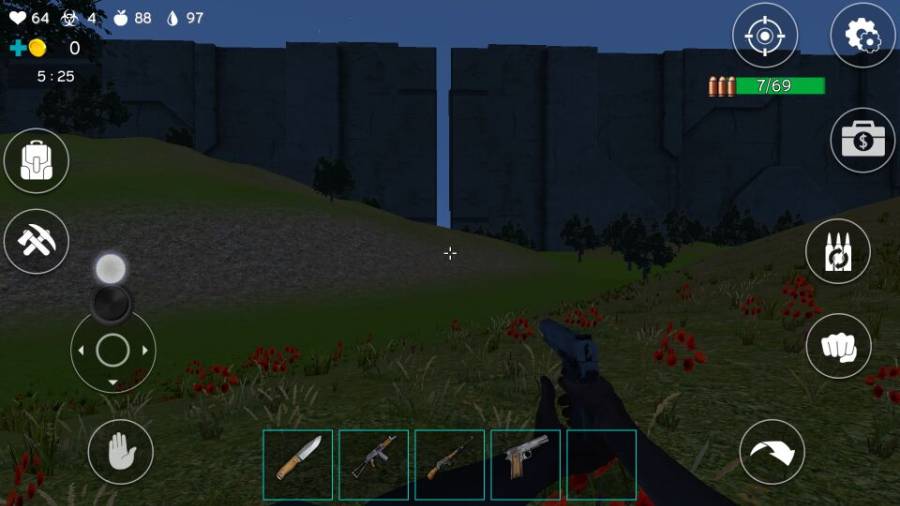Open the crafting hammer and pickaxe menu
This screenshot has height=506, width=900.
pos(37,241)
